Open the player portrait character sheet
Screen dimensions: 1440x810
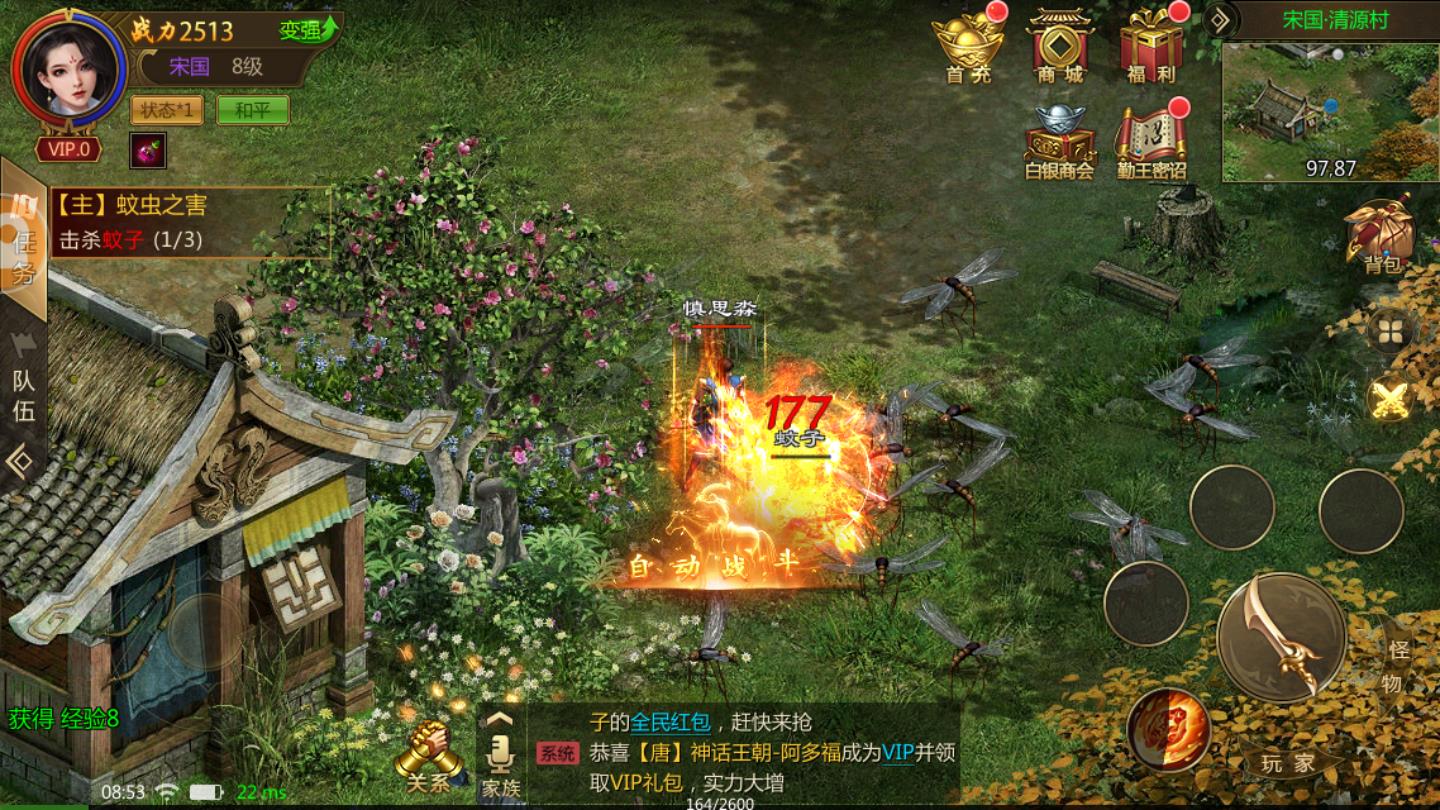[68, 68]
